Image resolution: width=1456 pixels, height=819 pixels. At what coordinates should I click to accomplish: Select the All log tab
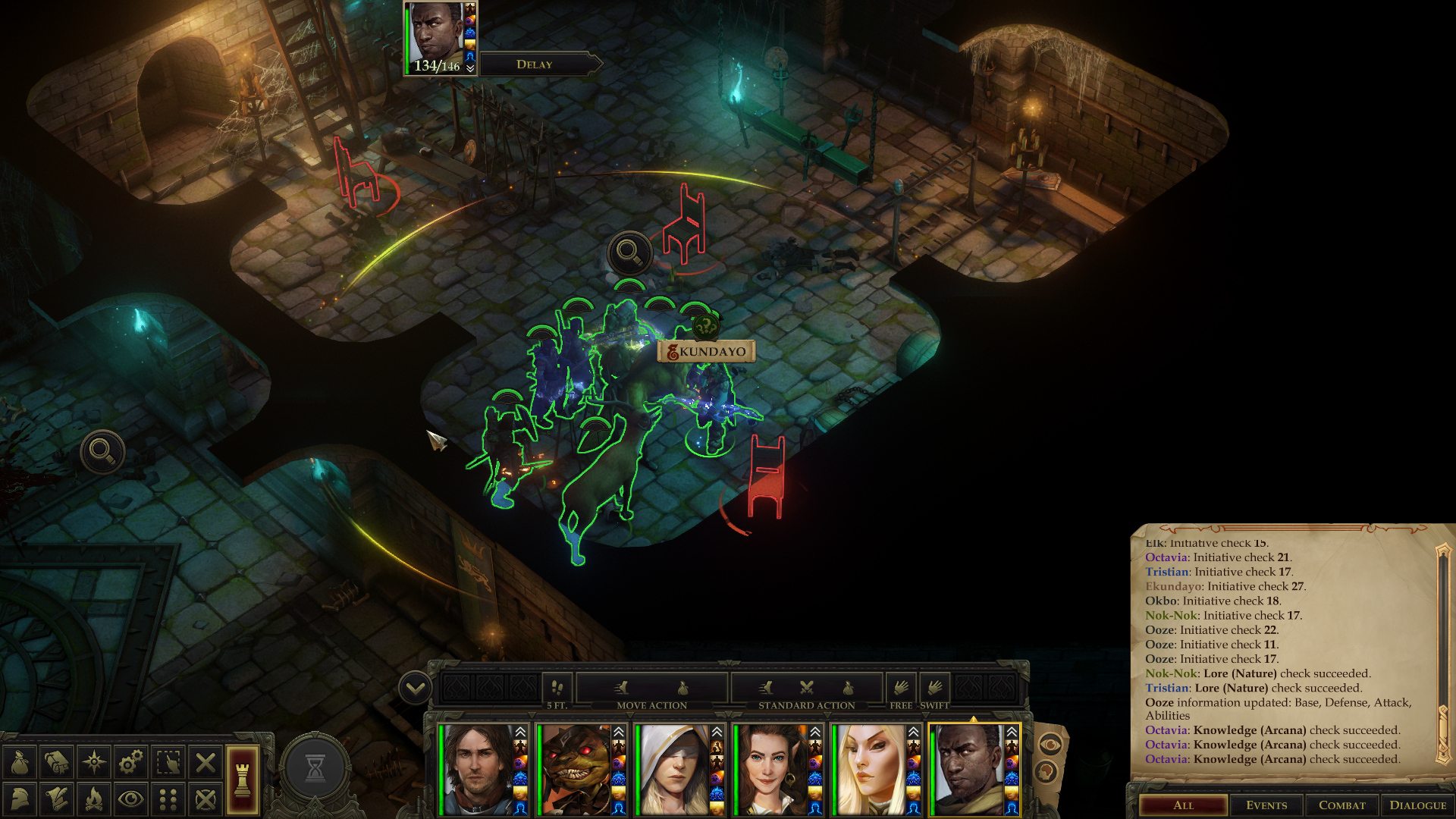tap(1183, 805)
